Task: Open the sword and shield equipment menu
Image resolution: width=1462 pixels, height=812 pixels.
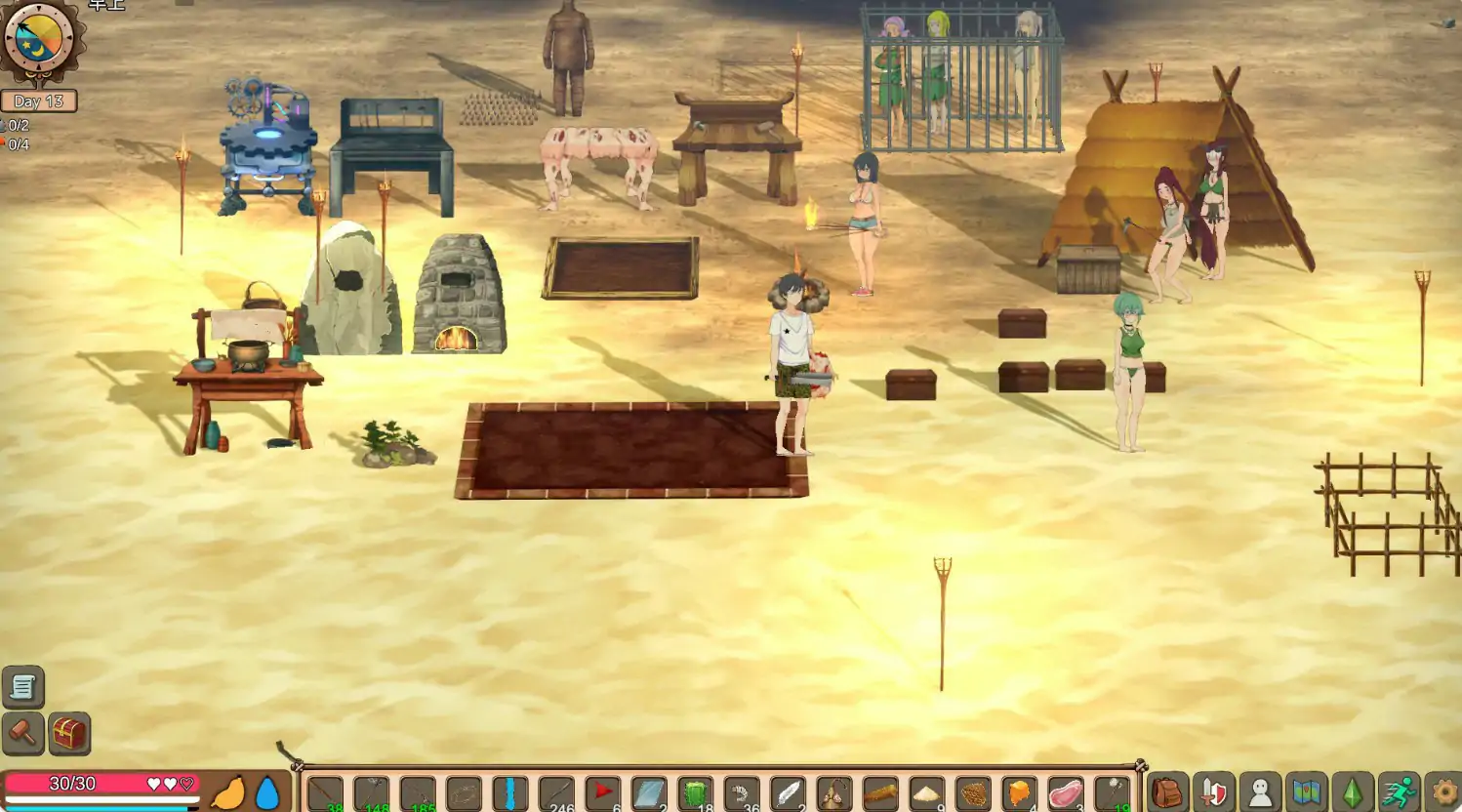Action: [1213, 792]
